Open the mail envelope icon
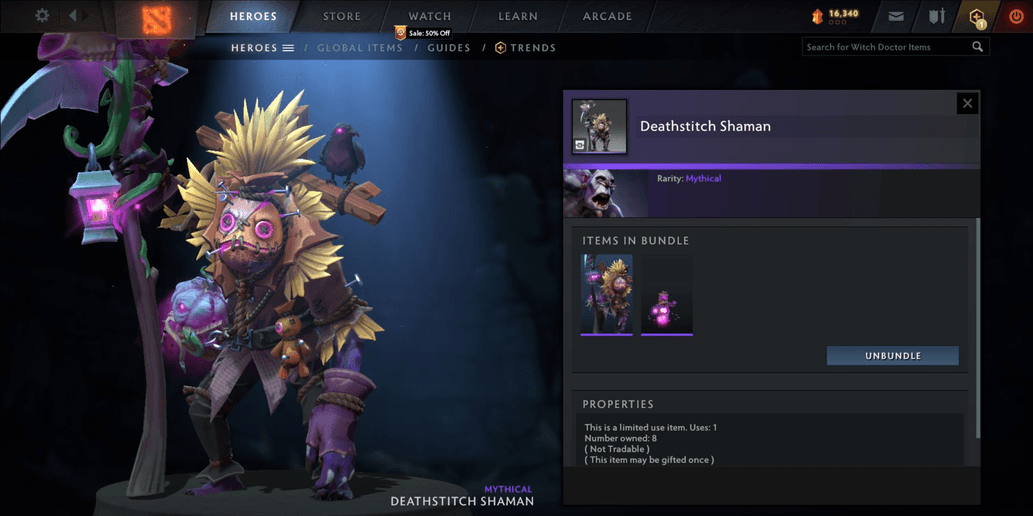 coord(895,17)
